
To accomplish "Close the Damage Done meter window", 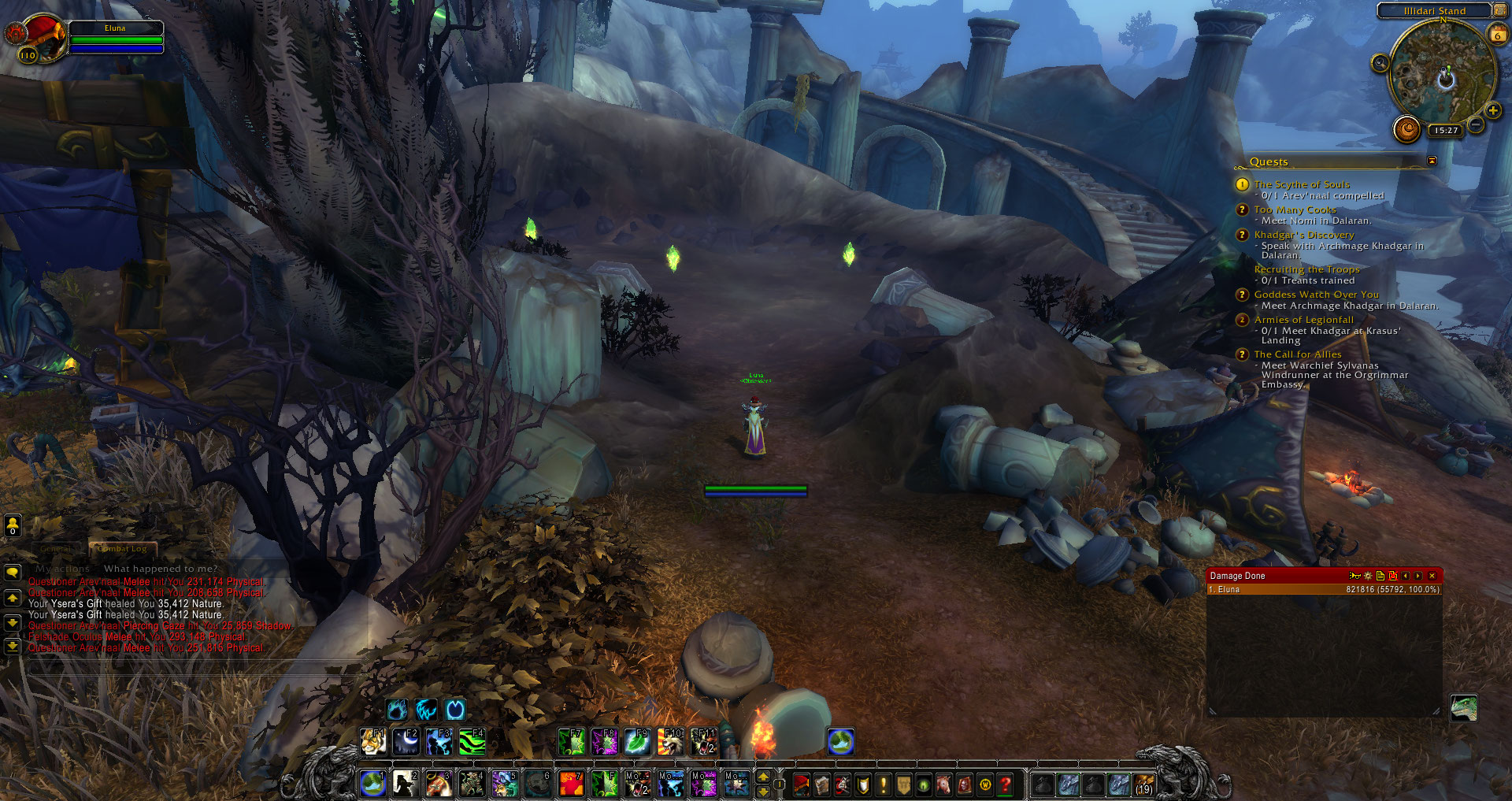I will pos(1432,576).
